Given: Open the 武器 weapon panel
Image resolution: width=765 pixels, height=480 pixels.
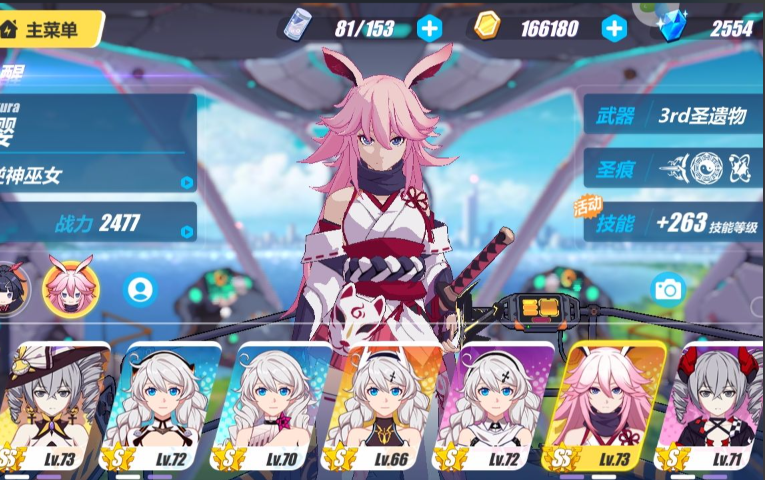Looking at the screenshot, I should point(672,116).
